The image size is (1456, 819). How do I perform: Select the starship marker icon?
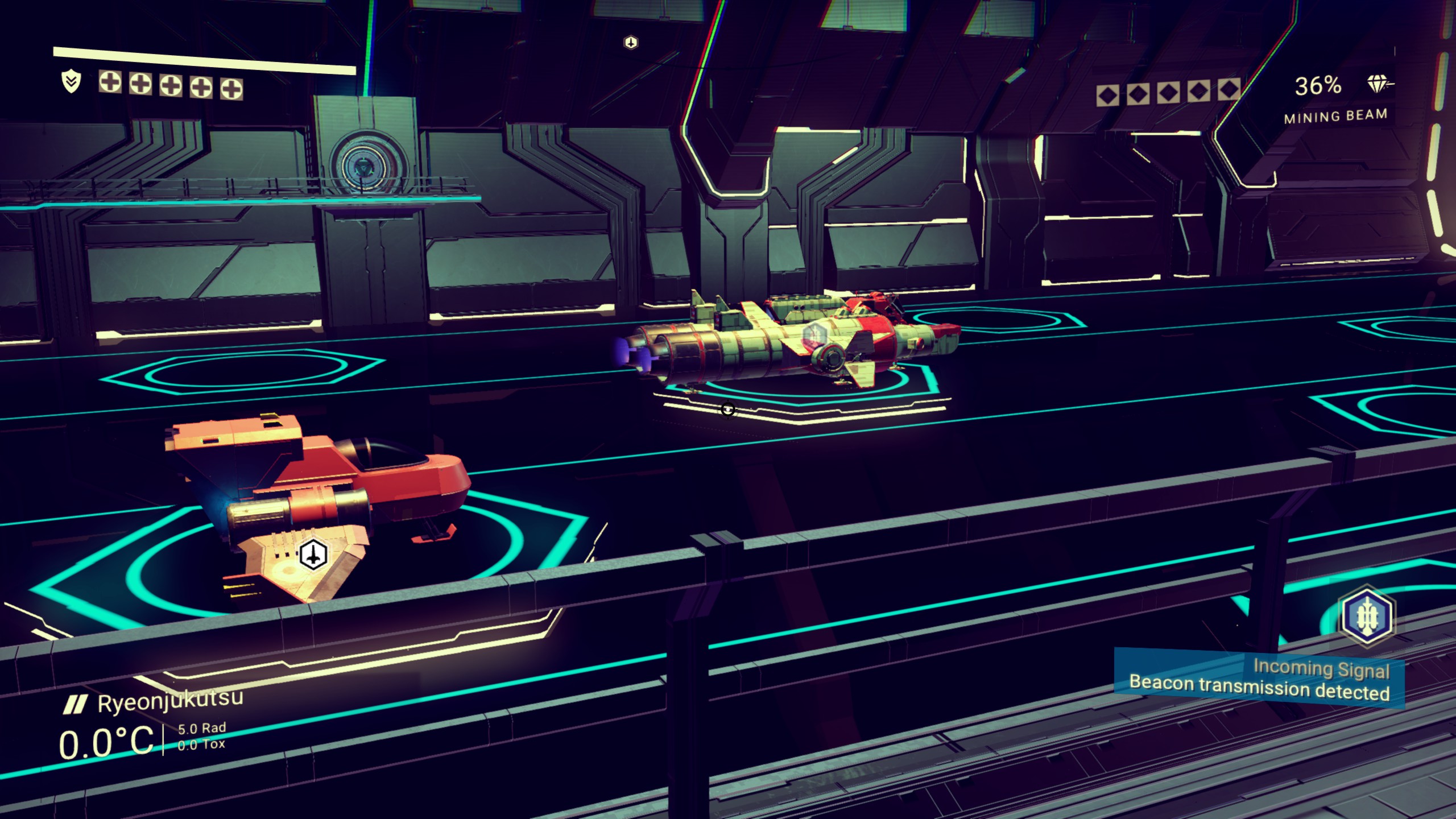point(313,554)
